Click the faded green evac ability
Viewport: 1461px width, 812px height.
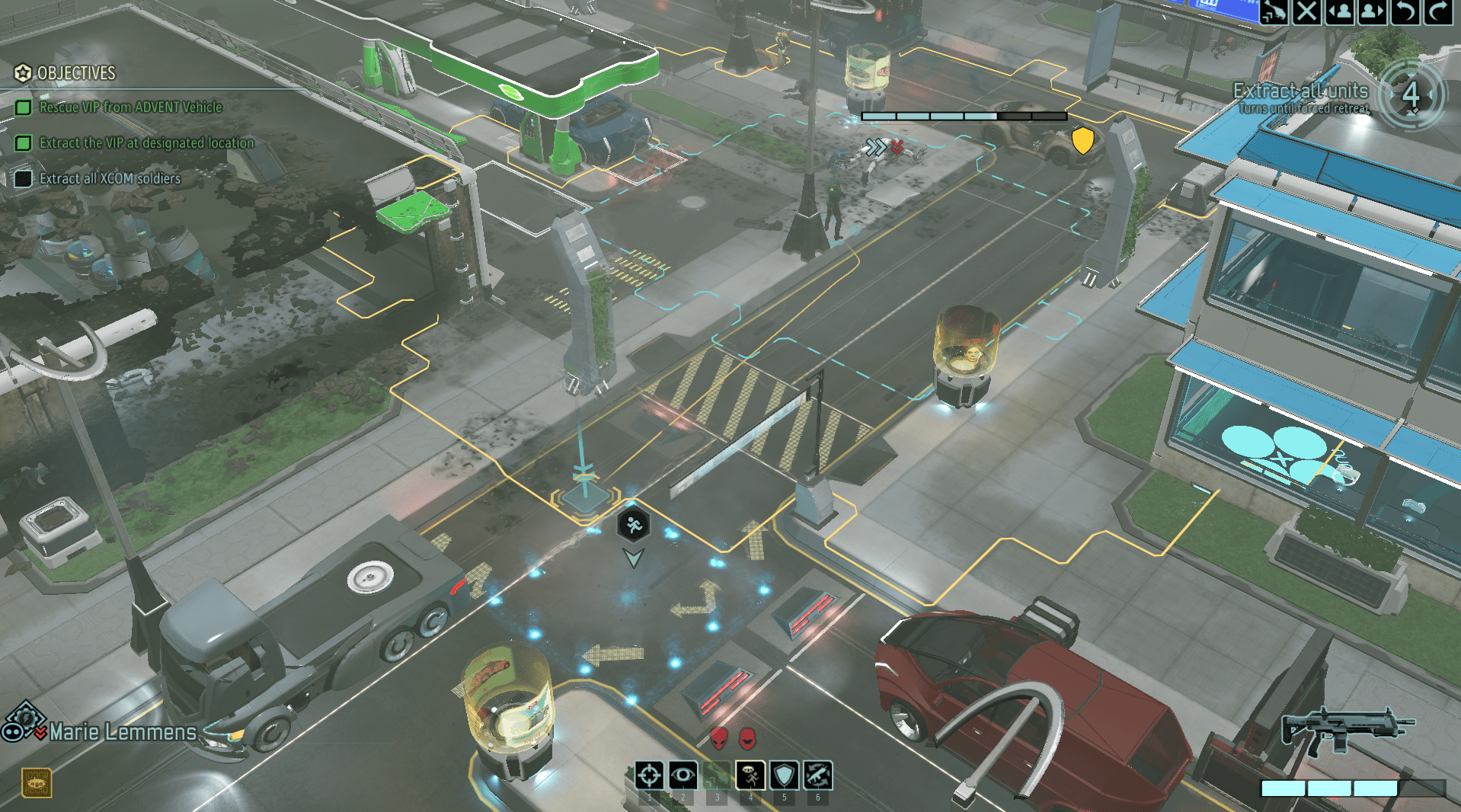716,776
